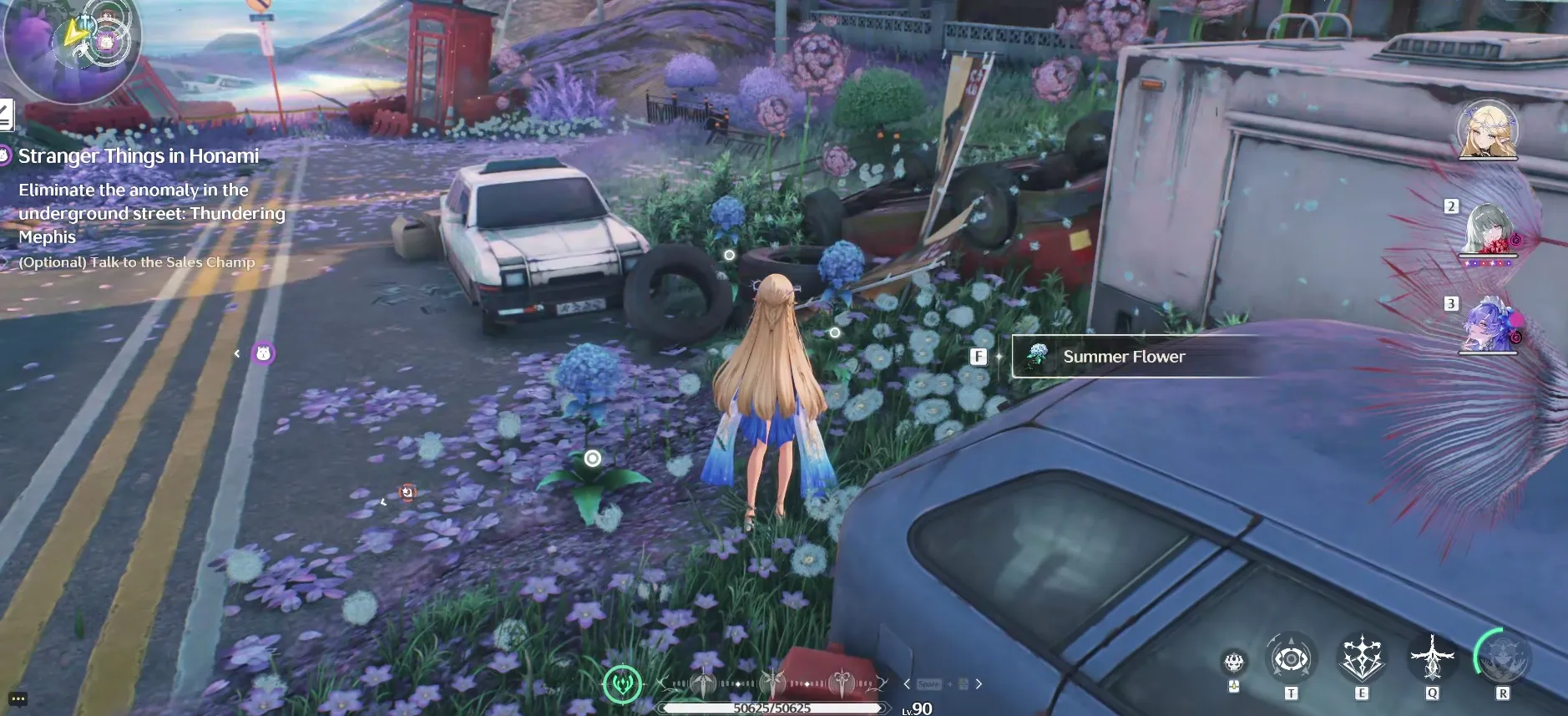Pick up the Summer Flower
This screenshot has width=1568, height=716.
pyautogui.click(x=1123, y=357)
